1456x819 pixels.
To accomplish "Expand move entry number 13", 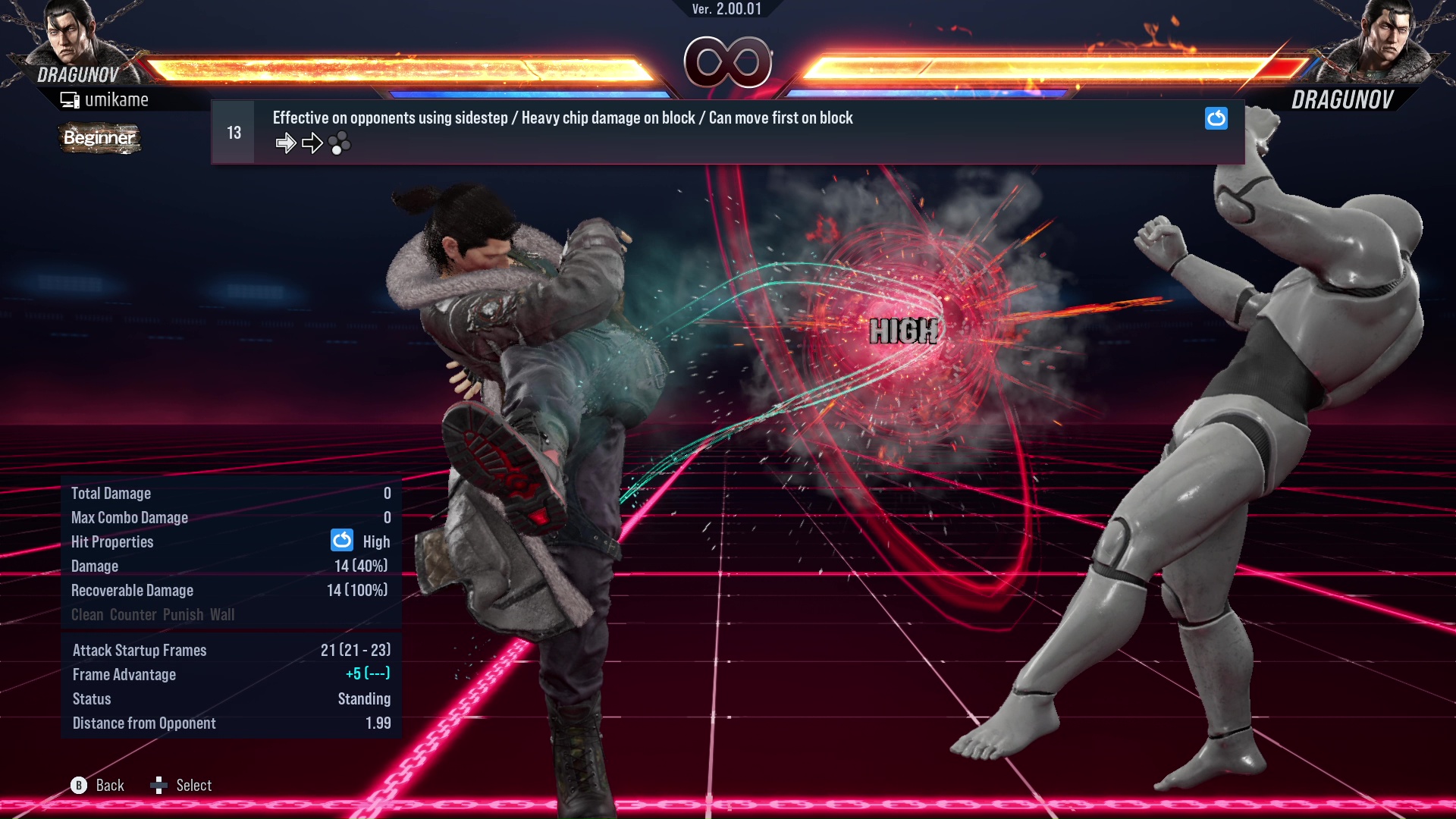I will 234,131.
